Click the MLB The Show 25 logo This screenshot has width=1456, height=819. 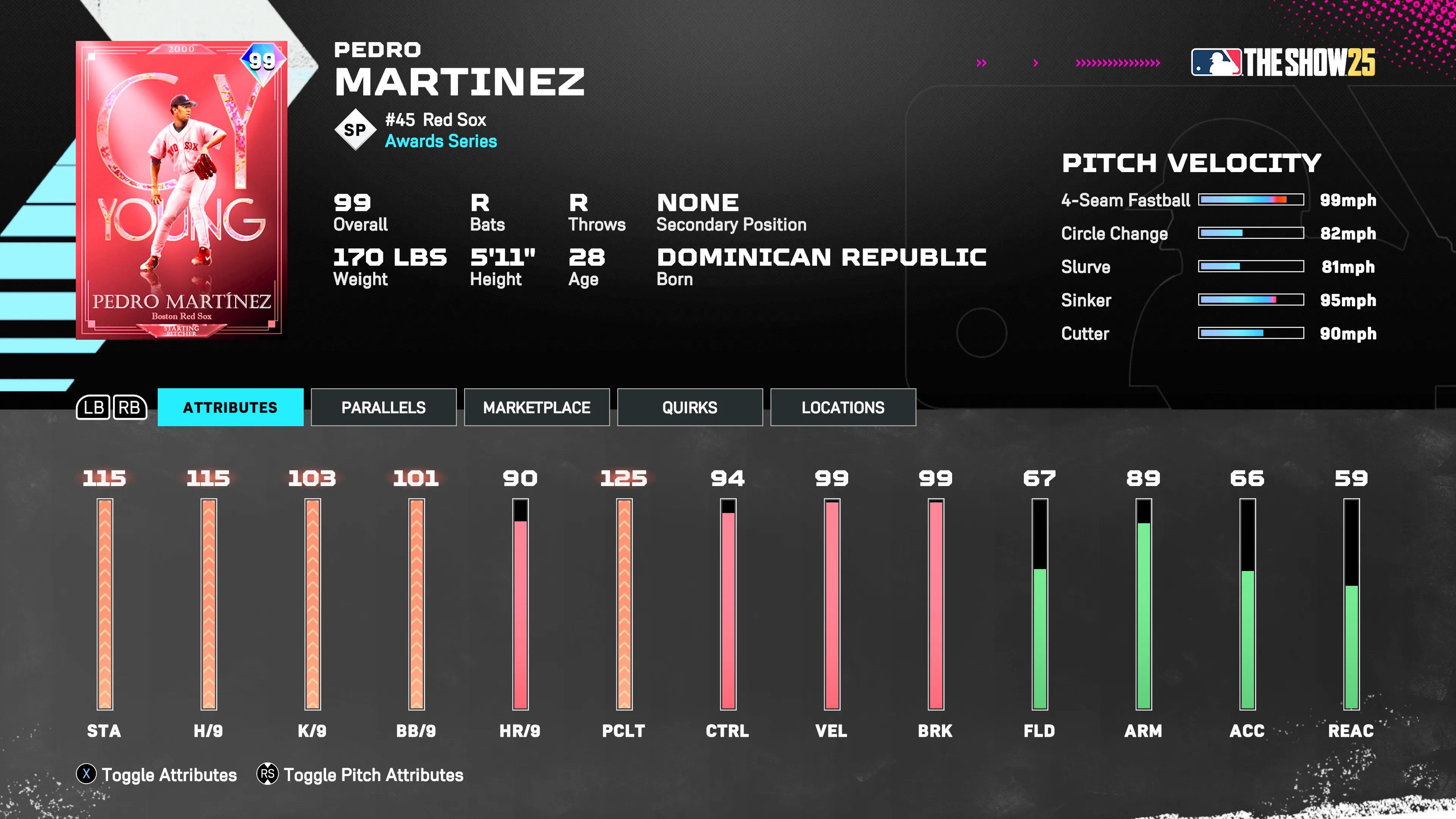1283,64
